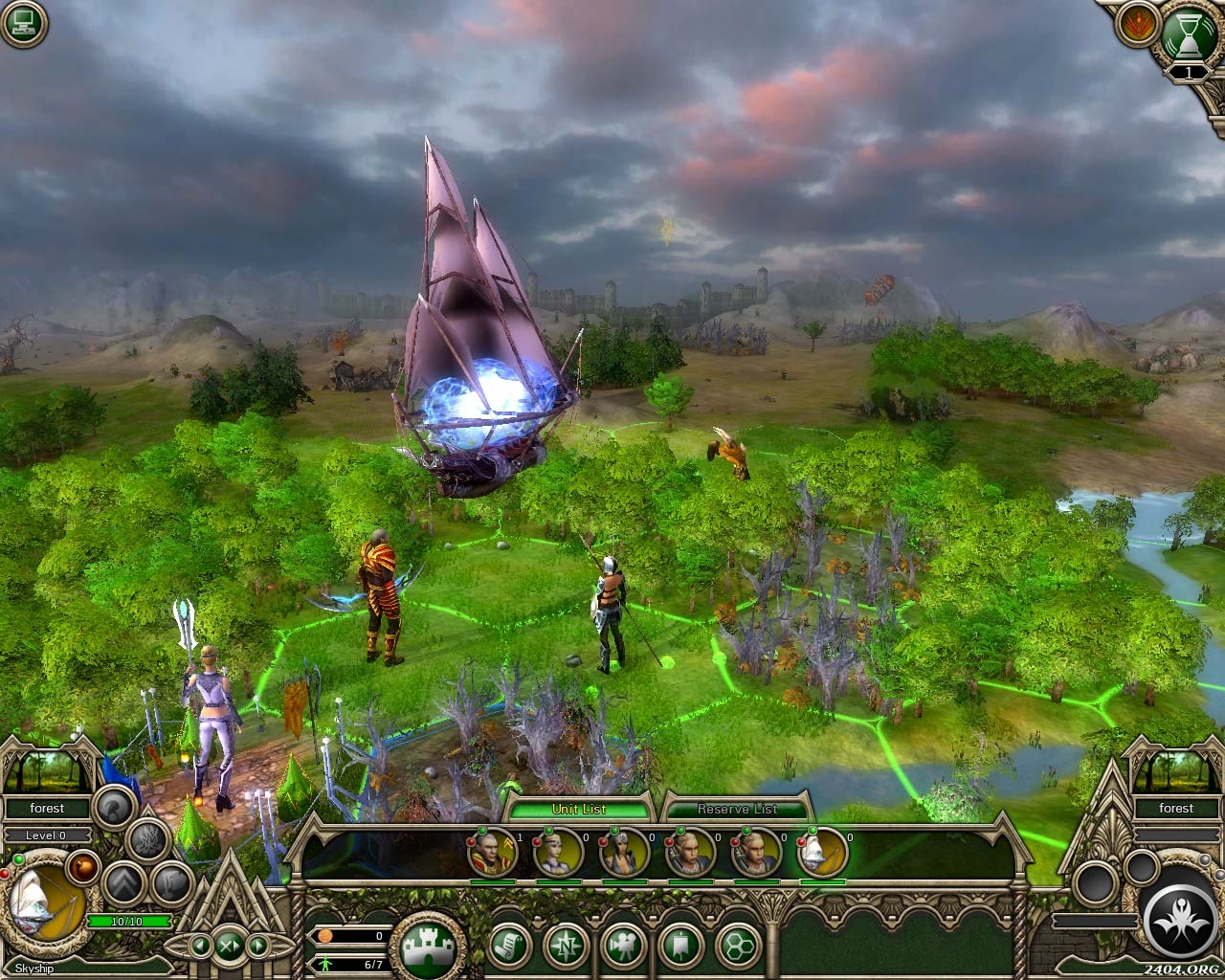Click the center double-arrow unit button

(230, 947)
